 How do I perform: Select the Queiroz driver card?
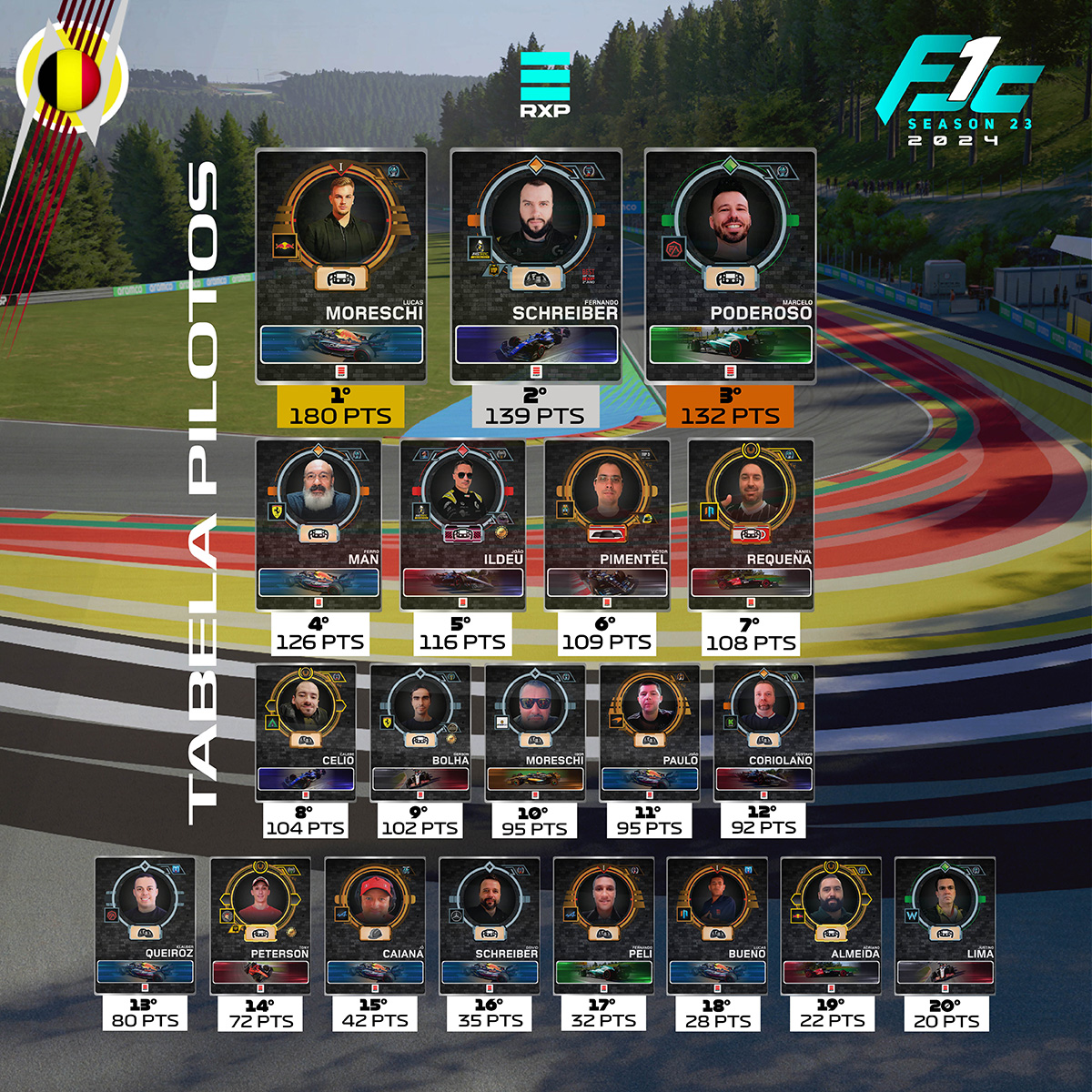tap(145, 925)
